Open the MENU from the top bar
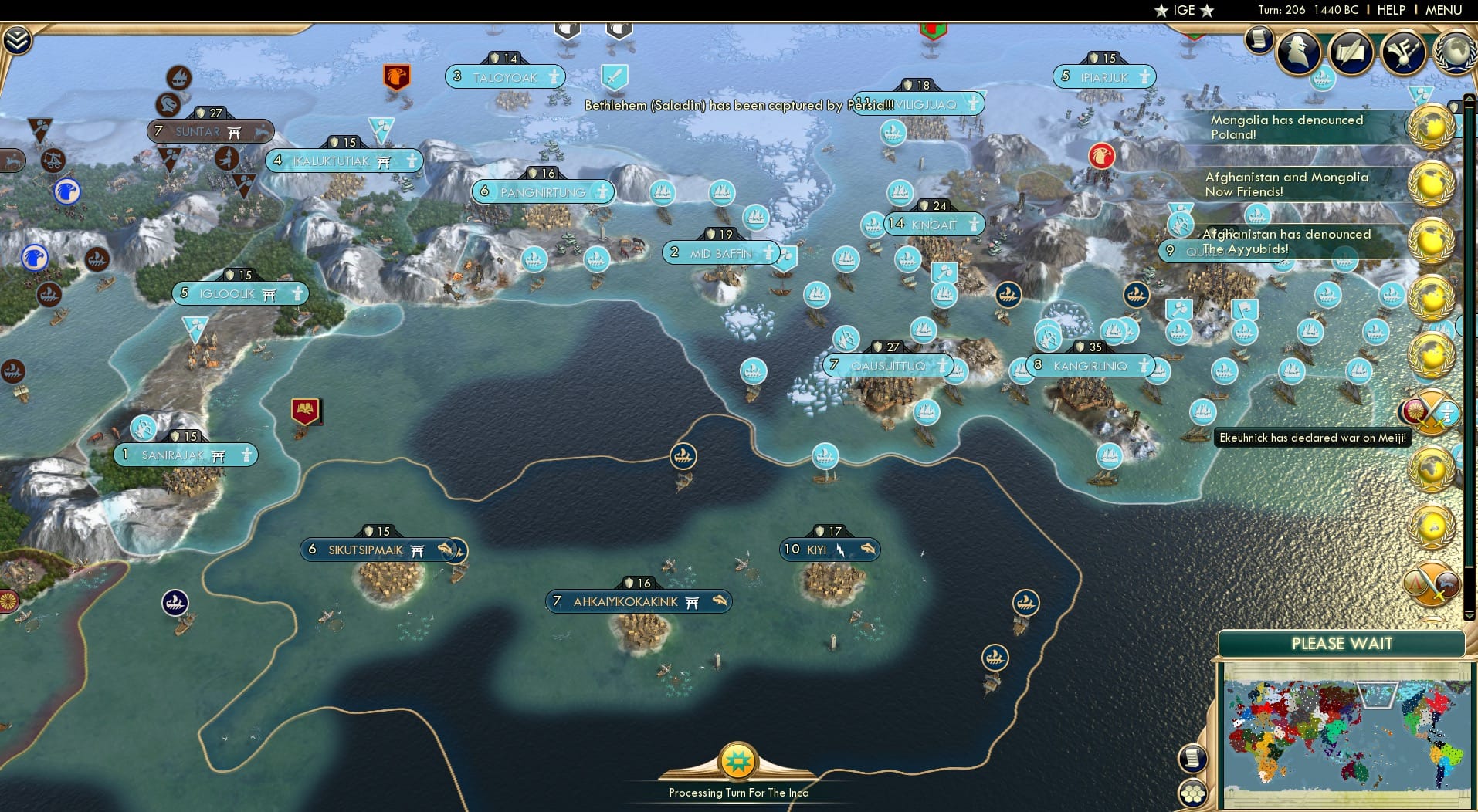The height and width of the screenshot is (812, 1478). [1443, 10]
